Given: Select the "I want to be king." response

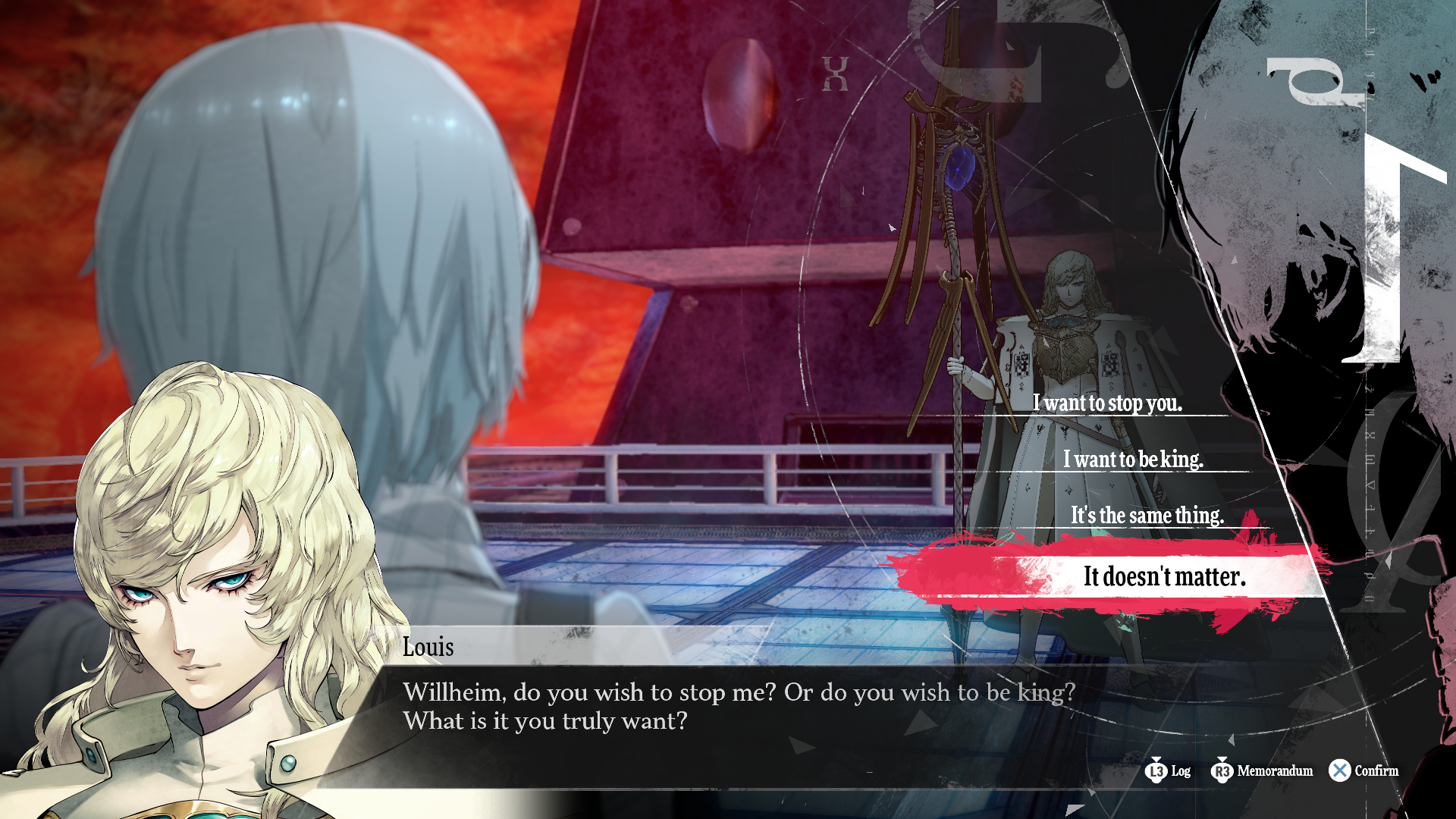Looking at the screenshot, I should tap(1133, 459).
